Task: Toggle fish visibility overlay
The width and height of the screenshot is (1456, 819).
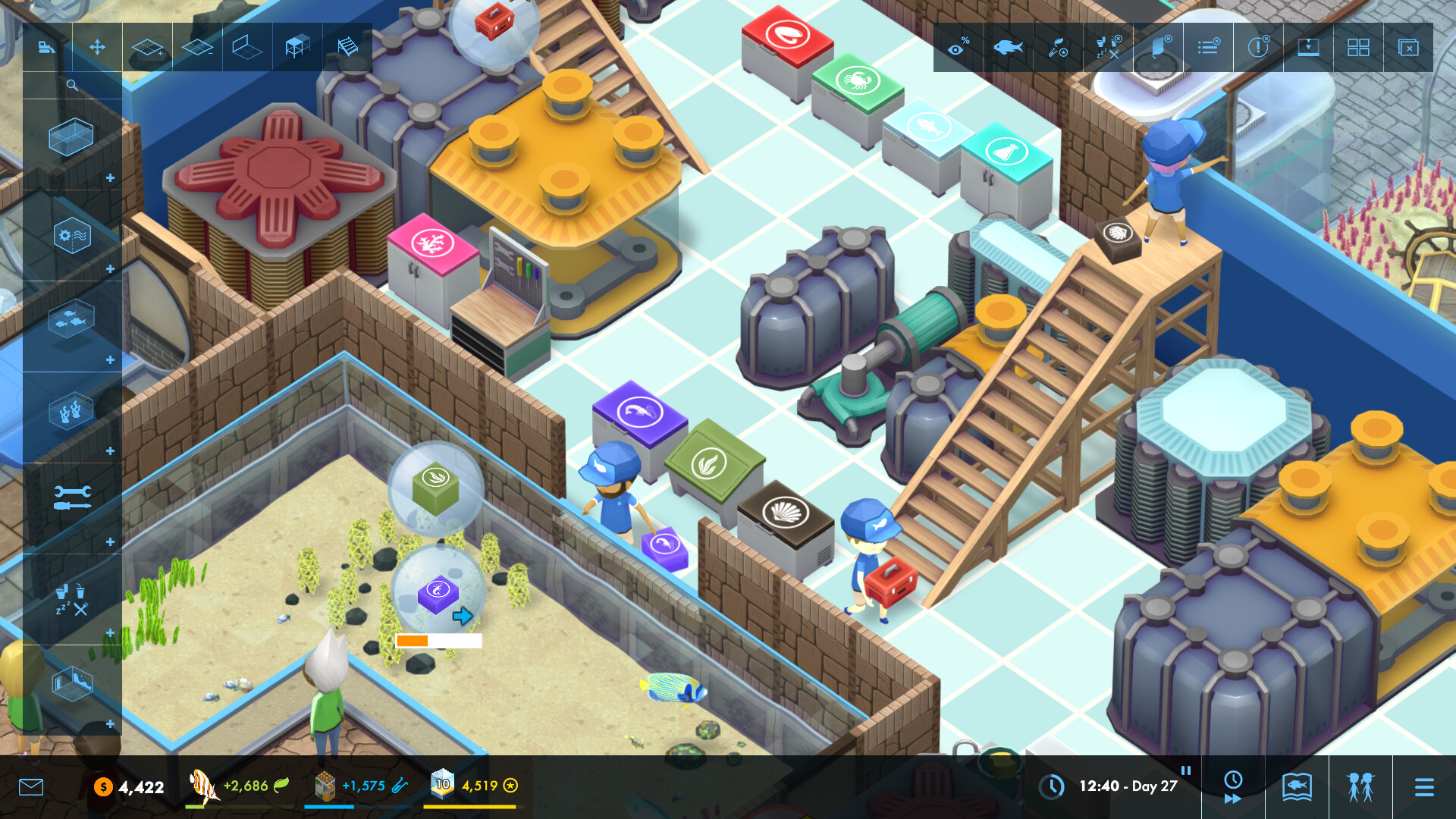Action: 1008,47
